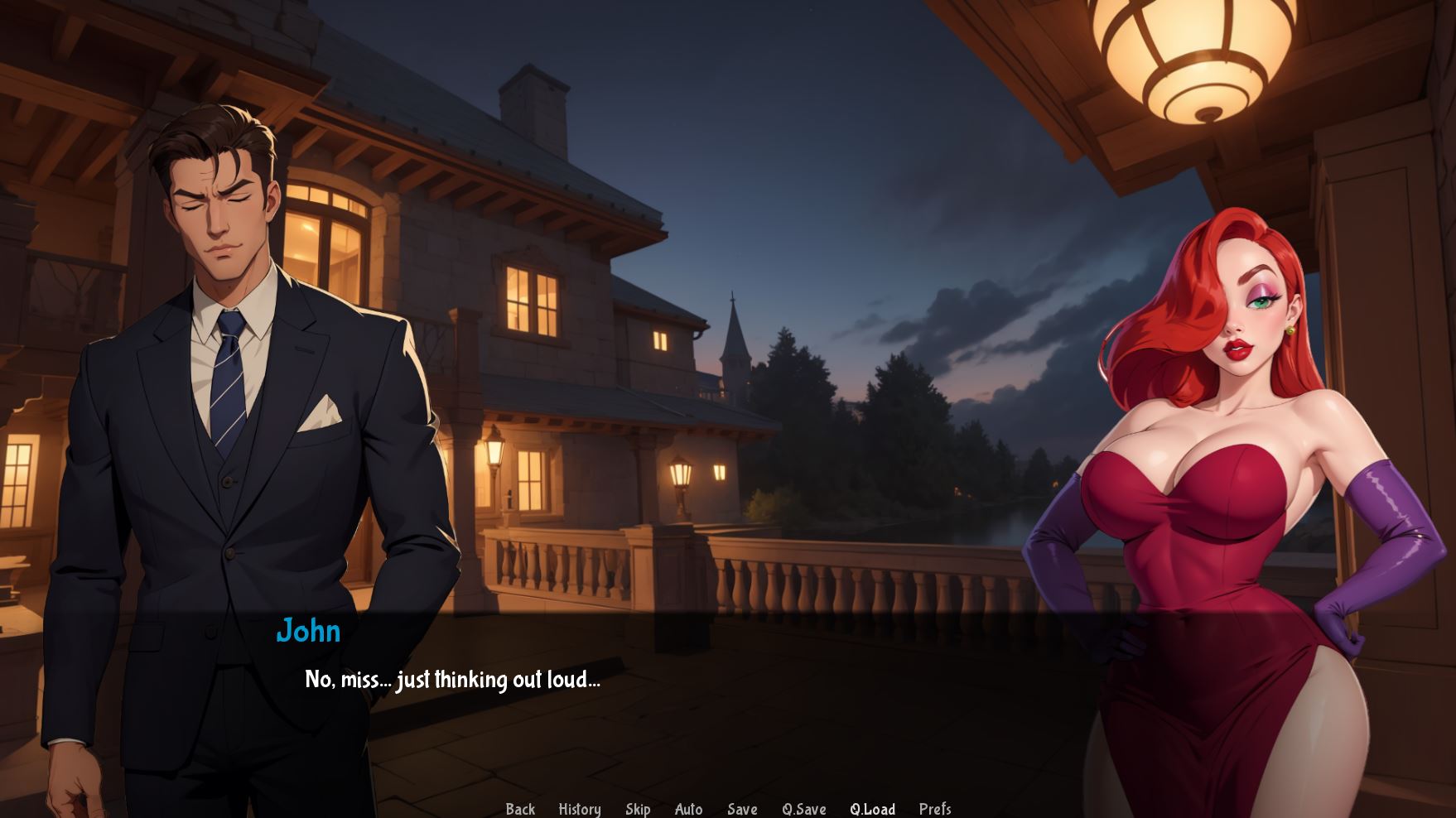Quick load with Q.Load
Image resolution: width=1456 pixels, height=818 pixels.
(872, 809)
